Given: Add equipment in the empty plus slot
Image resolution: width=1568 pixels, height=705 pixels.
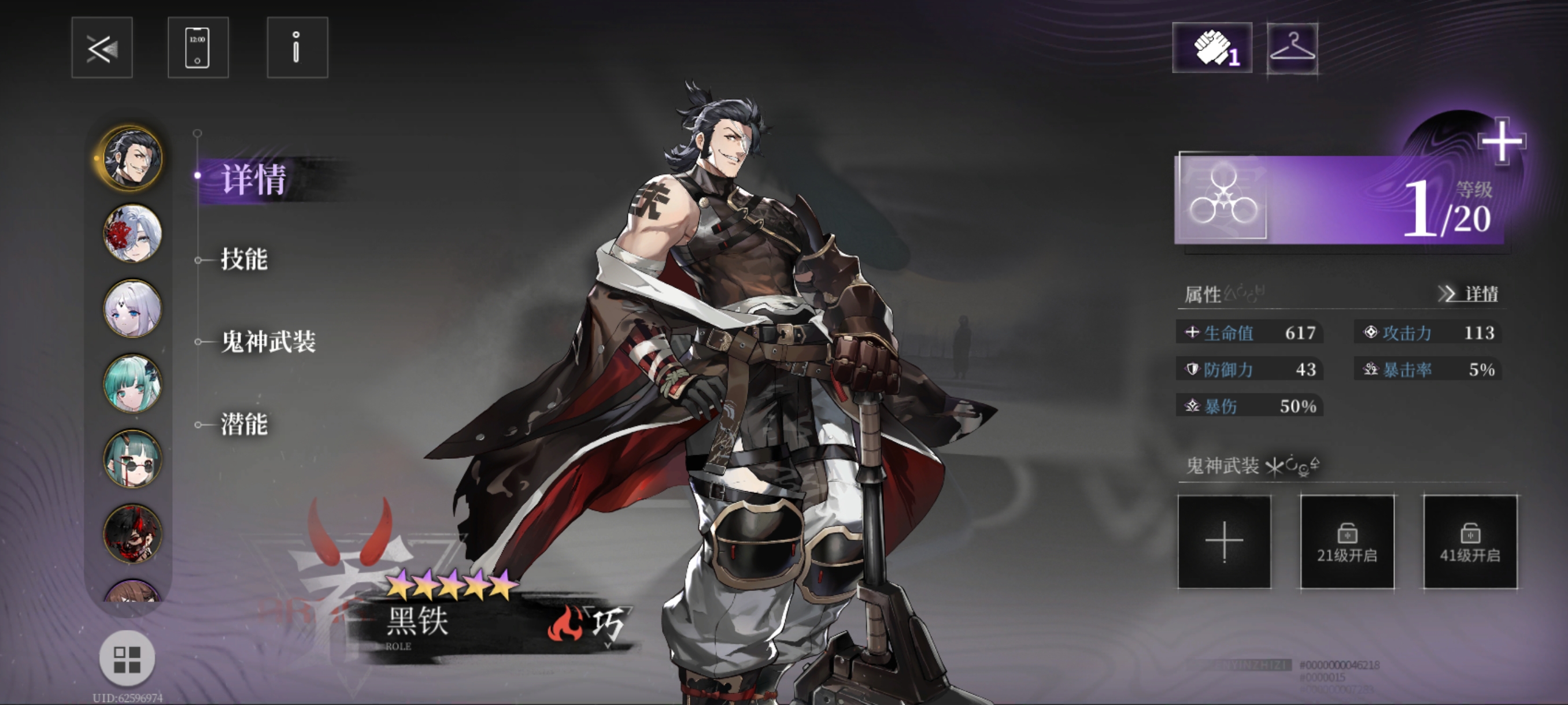Looking at the screenshot, I should pos(1224,541).
